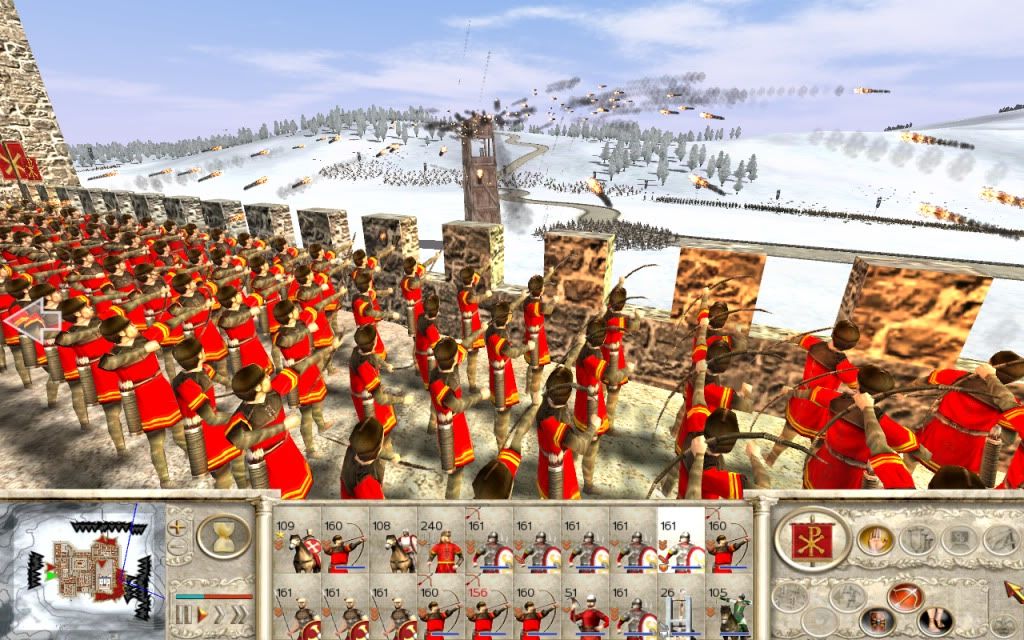Set battle speed to normal play
The height and width of the screenshot is (640, 1024).
click(201, 613)
